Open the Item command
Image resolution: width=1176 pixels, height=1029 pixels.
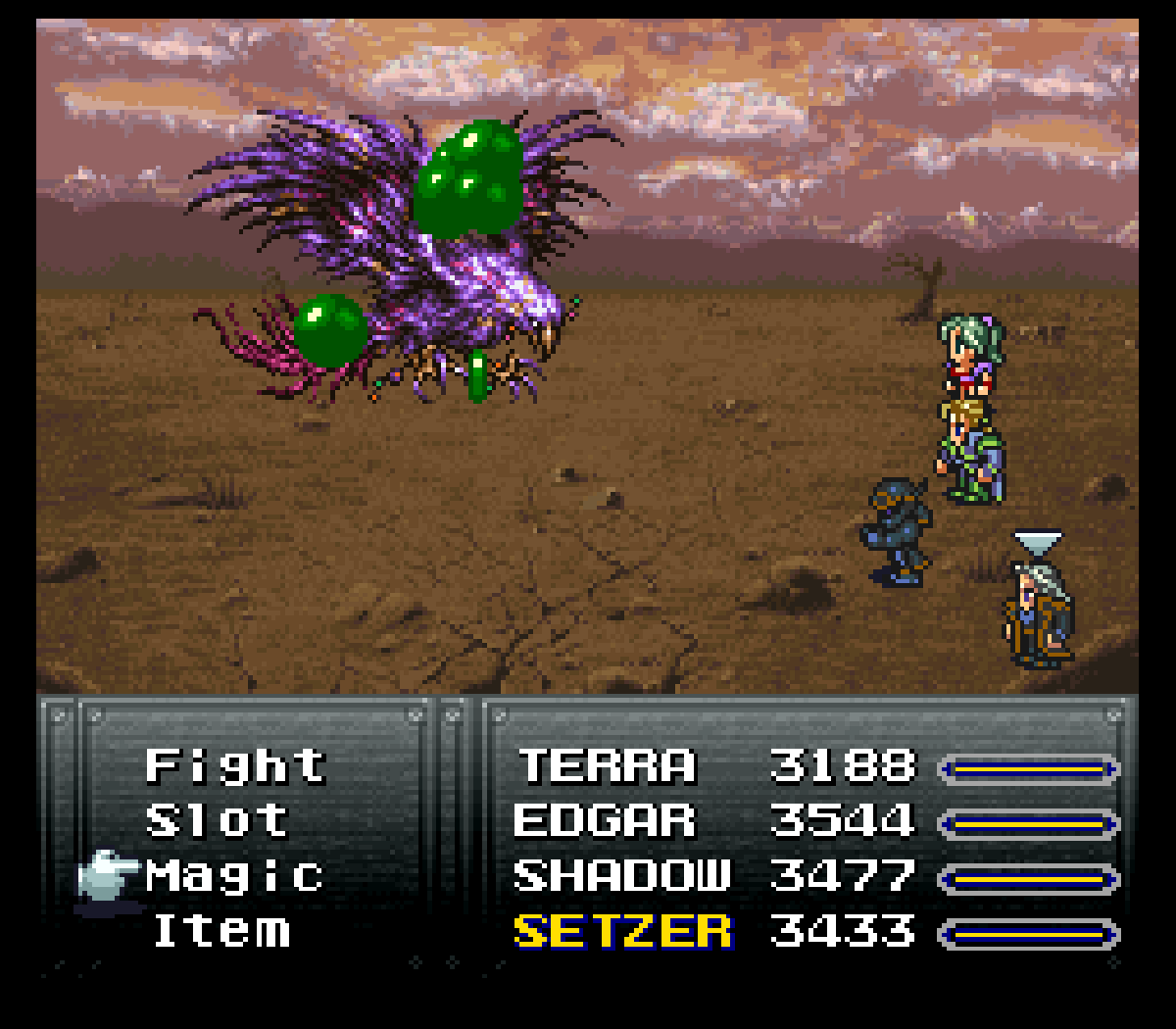pos(222,931)
